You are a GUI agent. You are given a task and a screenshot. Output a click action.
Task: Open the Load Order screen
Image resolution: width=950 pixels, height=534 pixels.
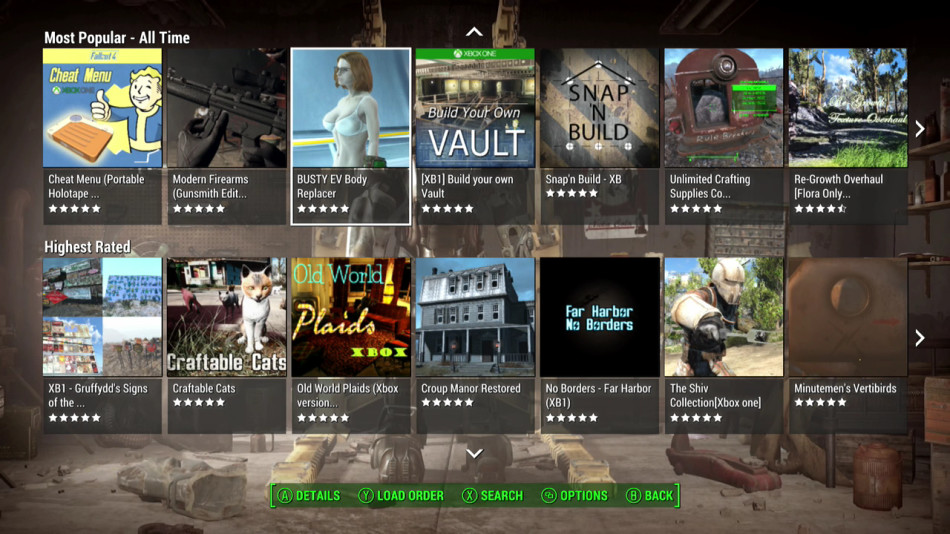tap(401, 495)
